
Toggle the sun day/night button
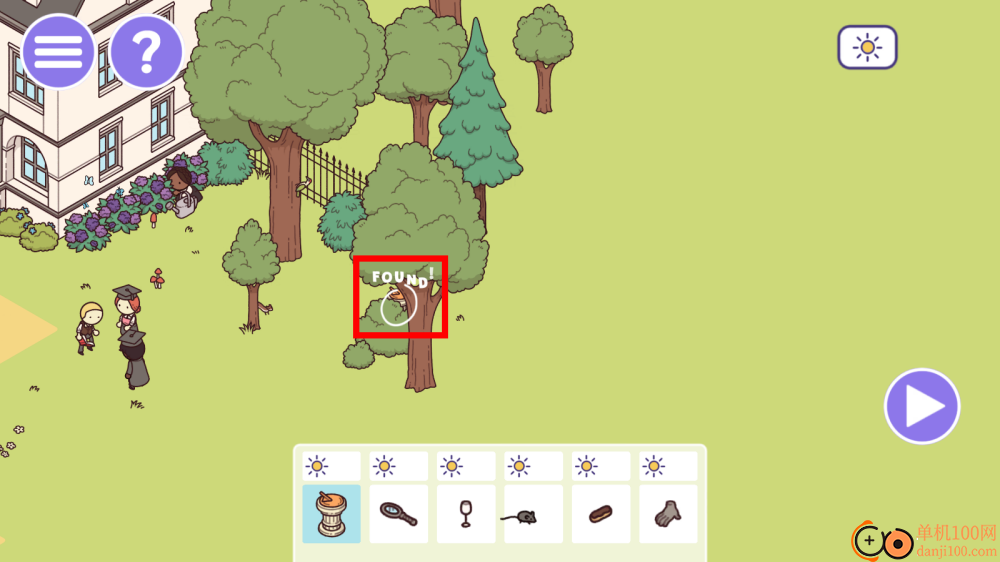pos(867,47)
